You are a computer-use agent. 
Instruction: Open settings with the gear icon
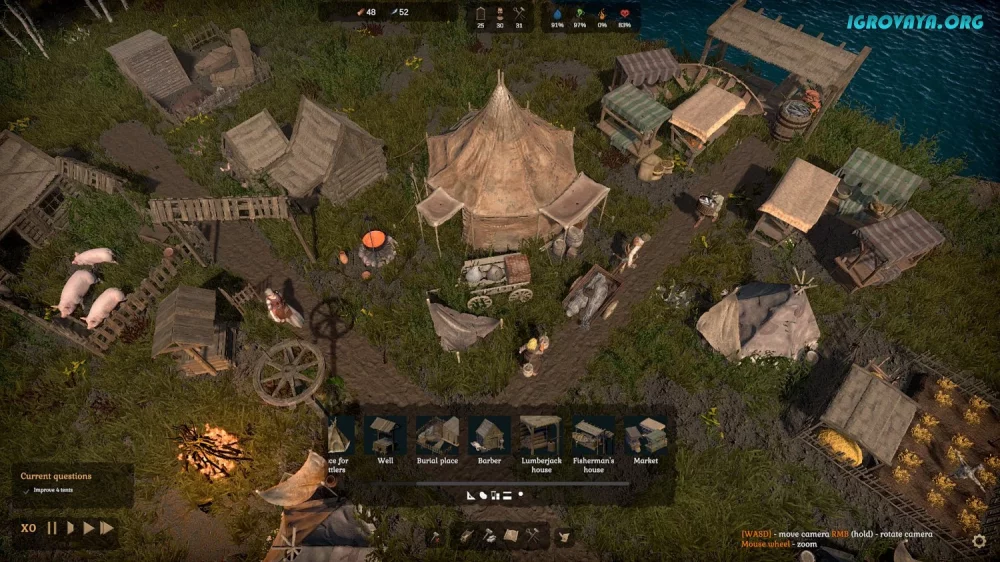pos(979,540)
